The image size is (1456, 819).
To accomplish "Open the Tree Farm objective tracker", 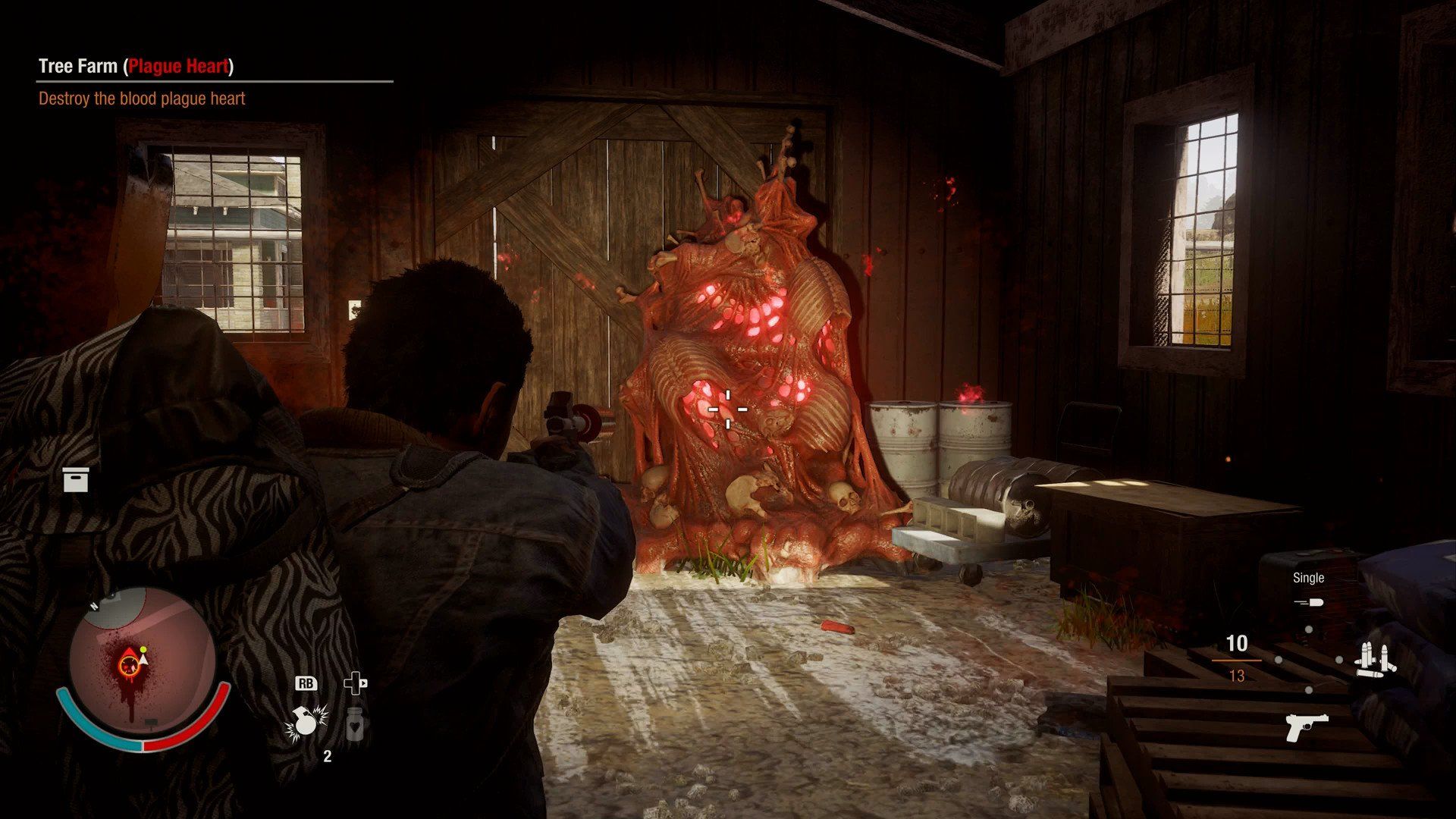I will (x=136, y=67).
